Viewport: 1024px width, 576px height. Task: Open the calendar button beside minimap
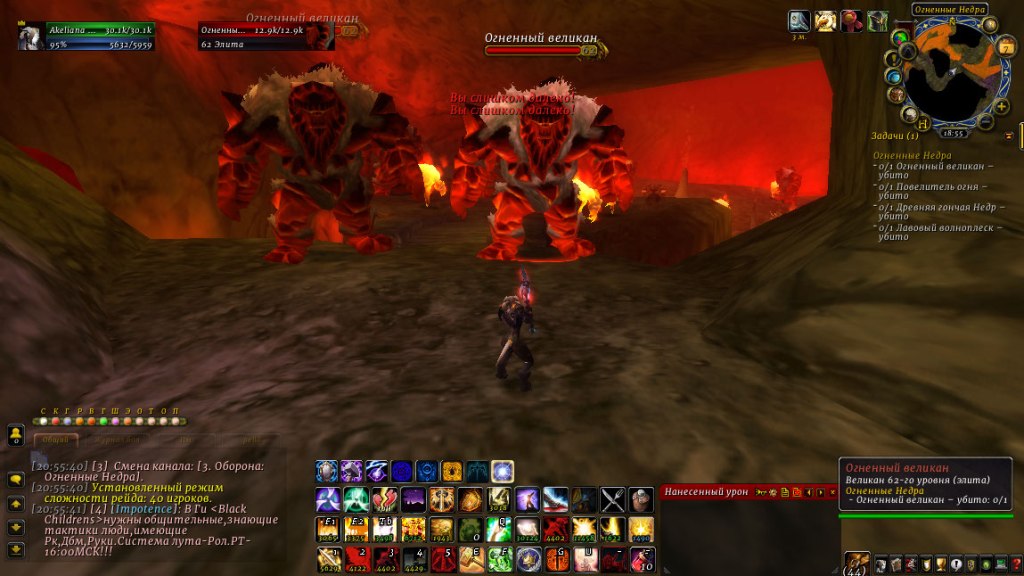coord(1006,48)
